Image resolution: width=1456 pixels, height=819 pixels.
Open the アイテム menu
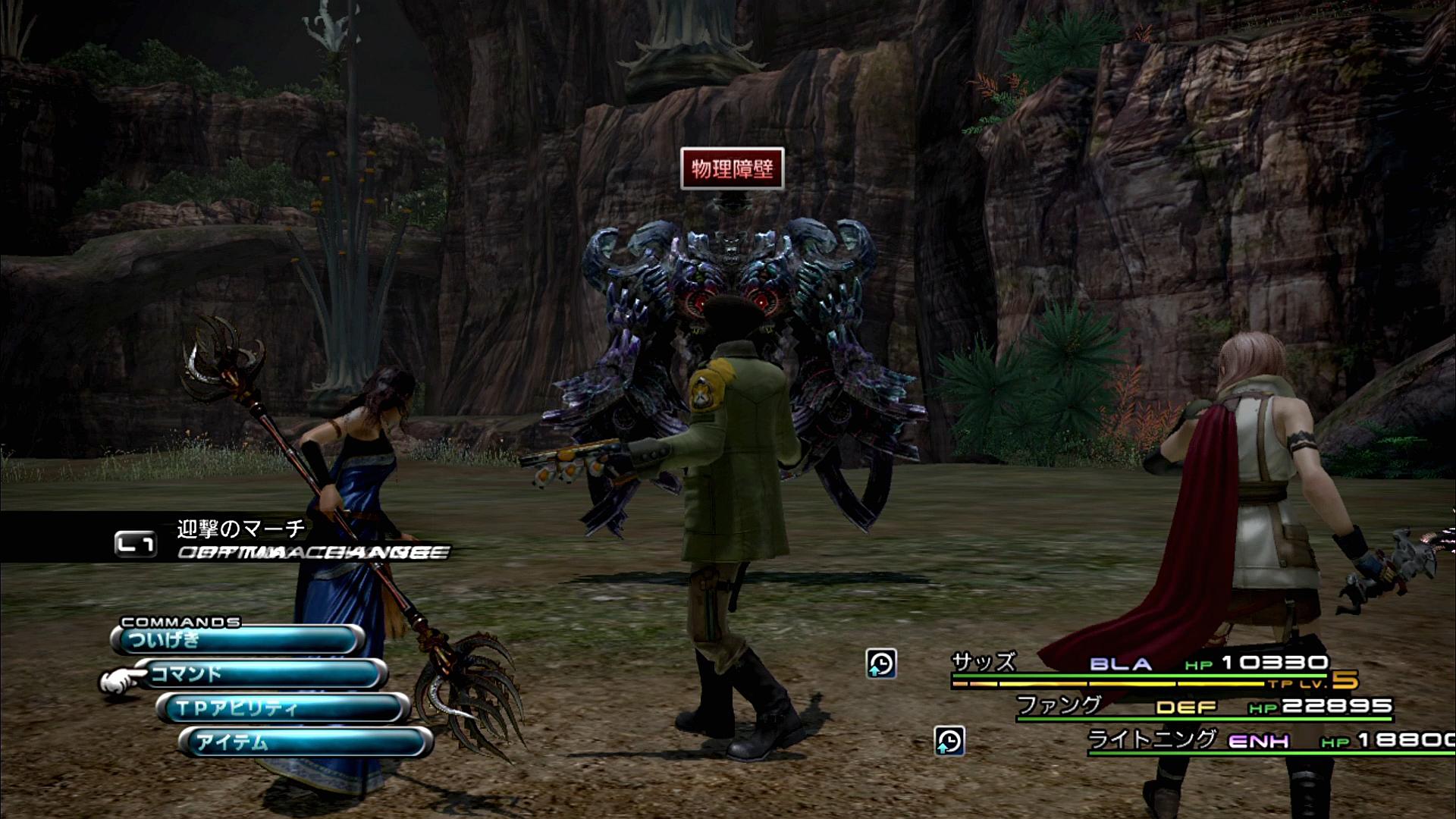[305, 742]
